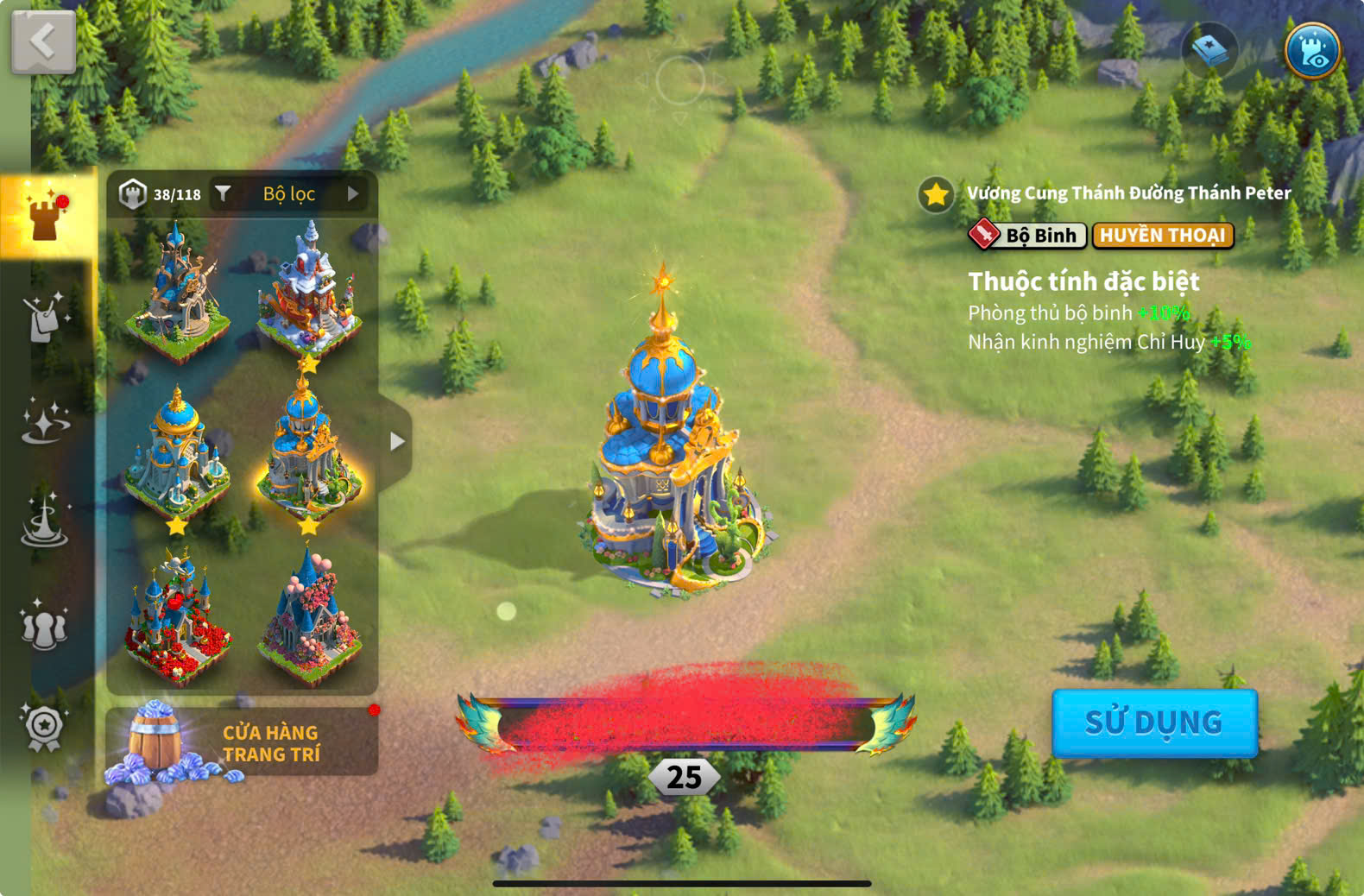Choose the pink blossom castle skin
Viewport: 1364px width, 896px height.
309,615
